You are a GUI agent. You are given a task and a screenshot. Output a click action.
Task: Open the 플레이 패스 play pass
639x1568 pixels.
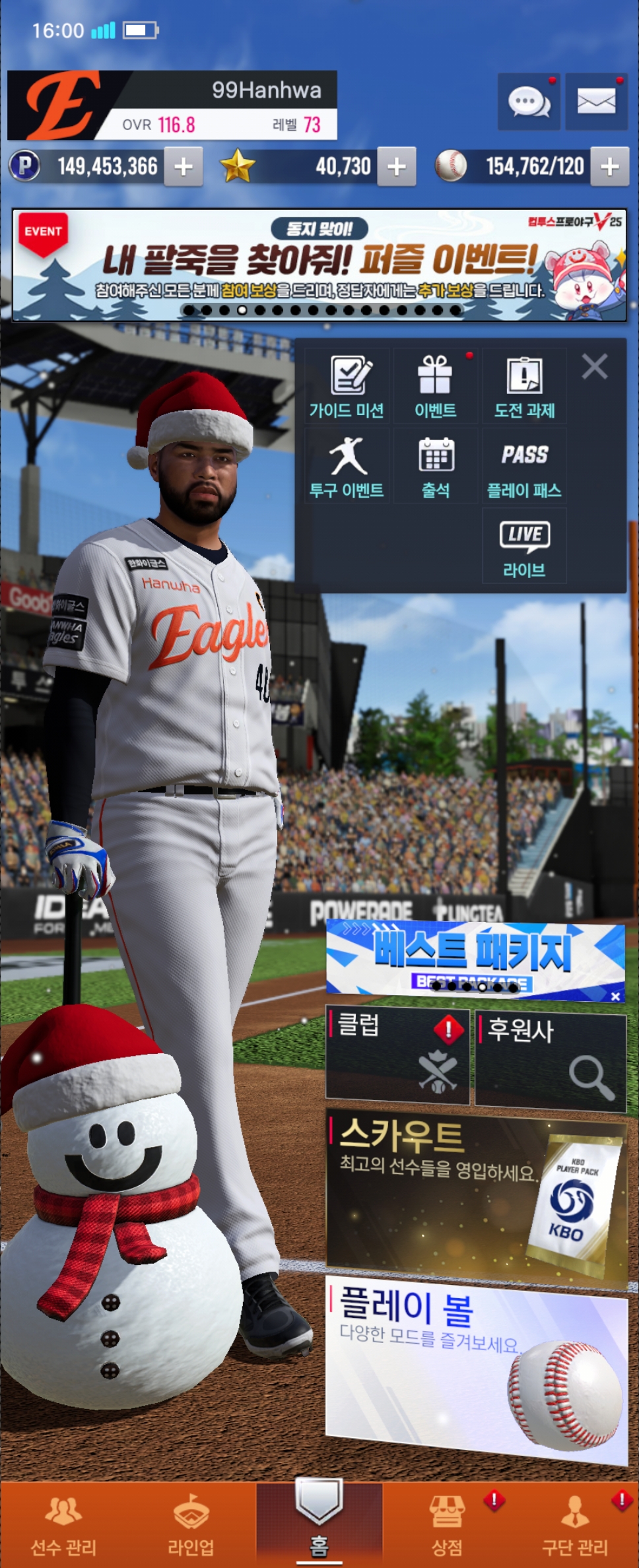point(524,467)
